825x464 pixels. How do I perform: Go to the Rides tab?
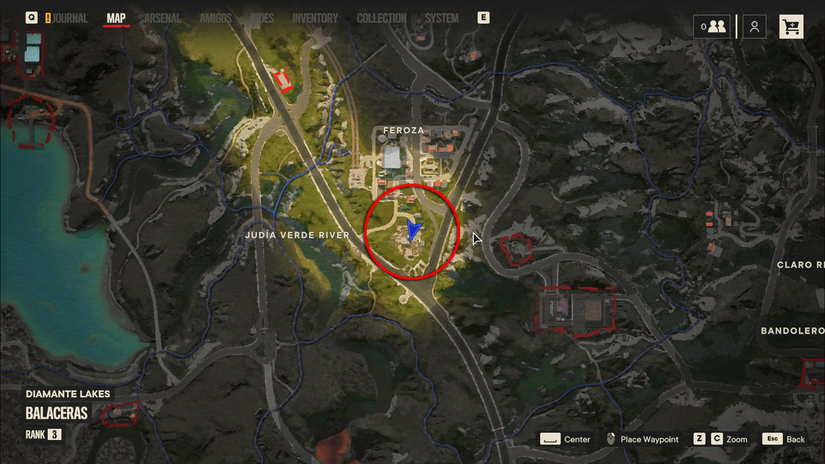262,18
